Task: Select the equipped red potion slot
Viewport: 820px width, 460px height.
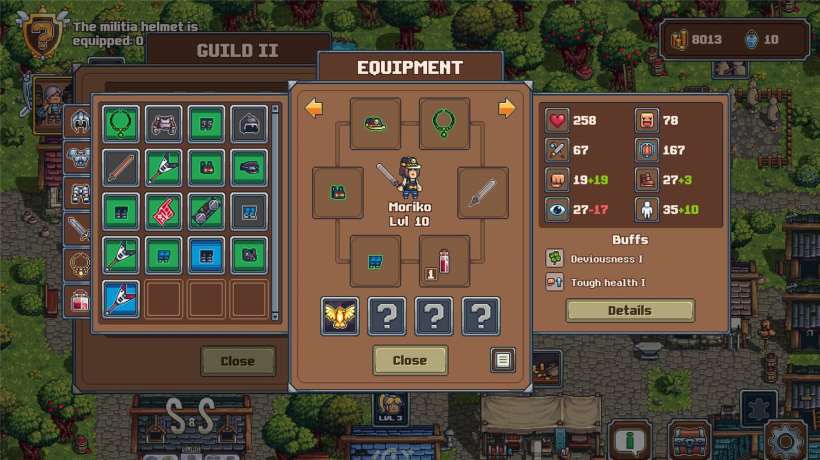Action: point(444,262)
